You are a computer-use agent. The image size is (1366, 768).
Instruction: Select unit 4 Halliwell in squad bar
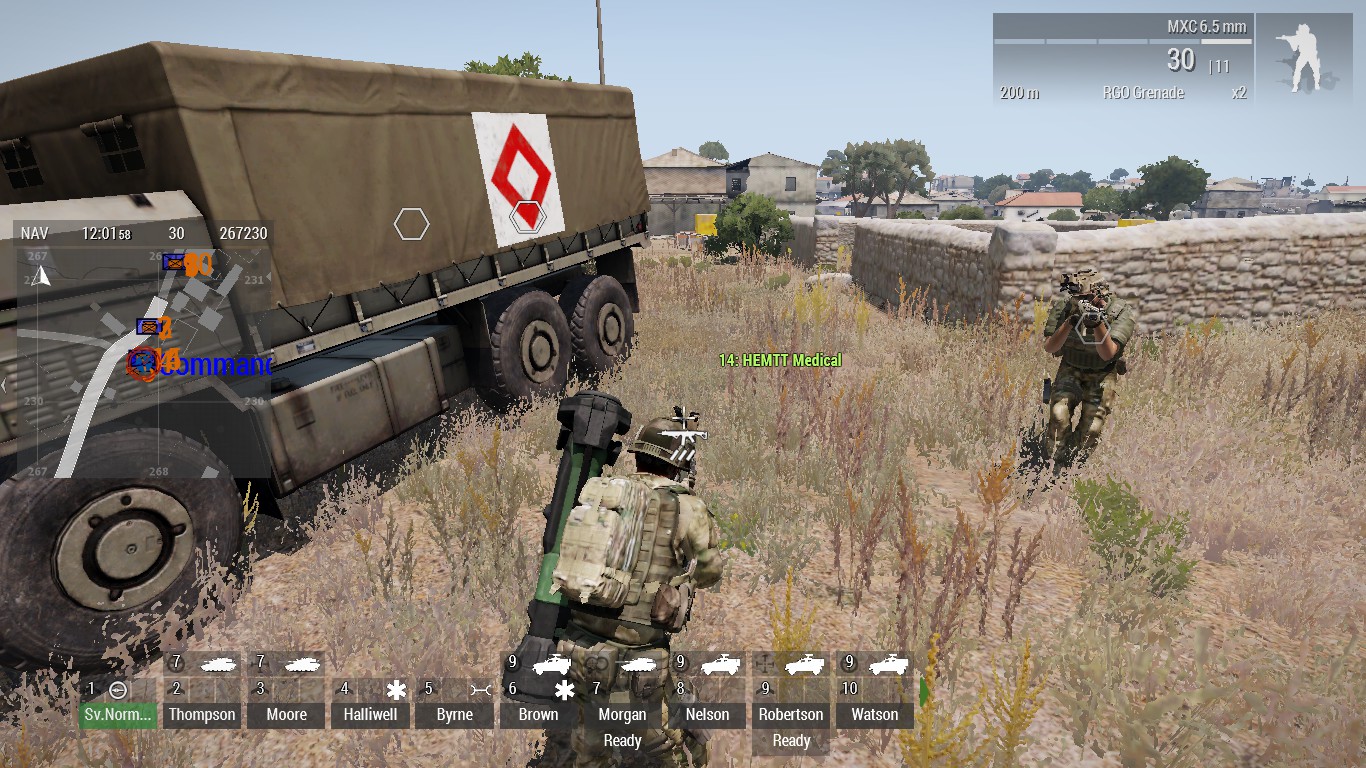pos(370,714)
